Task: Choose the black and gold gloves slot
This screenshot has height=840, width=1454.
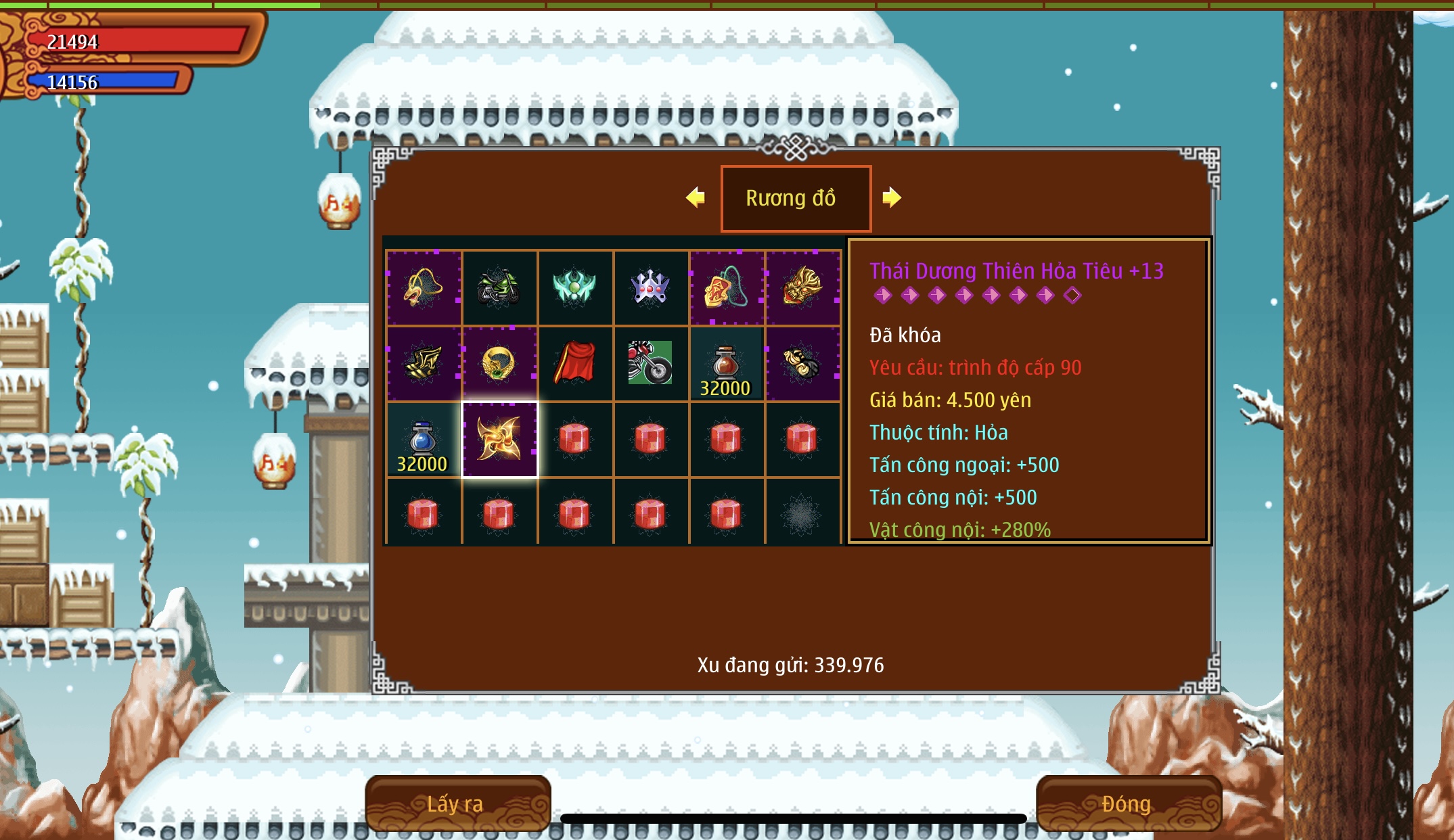Action: [802, 364]
